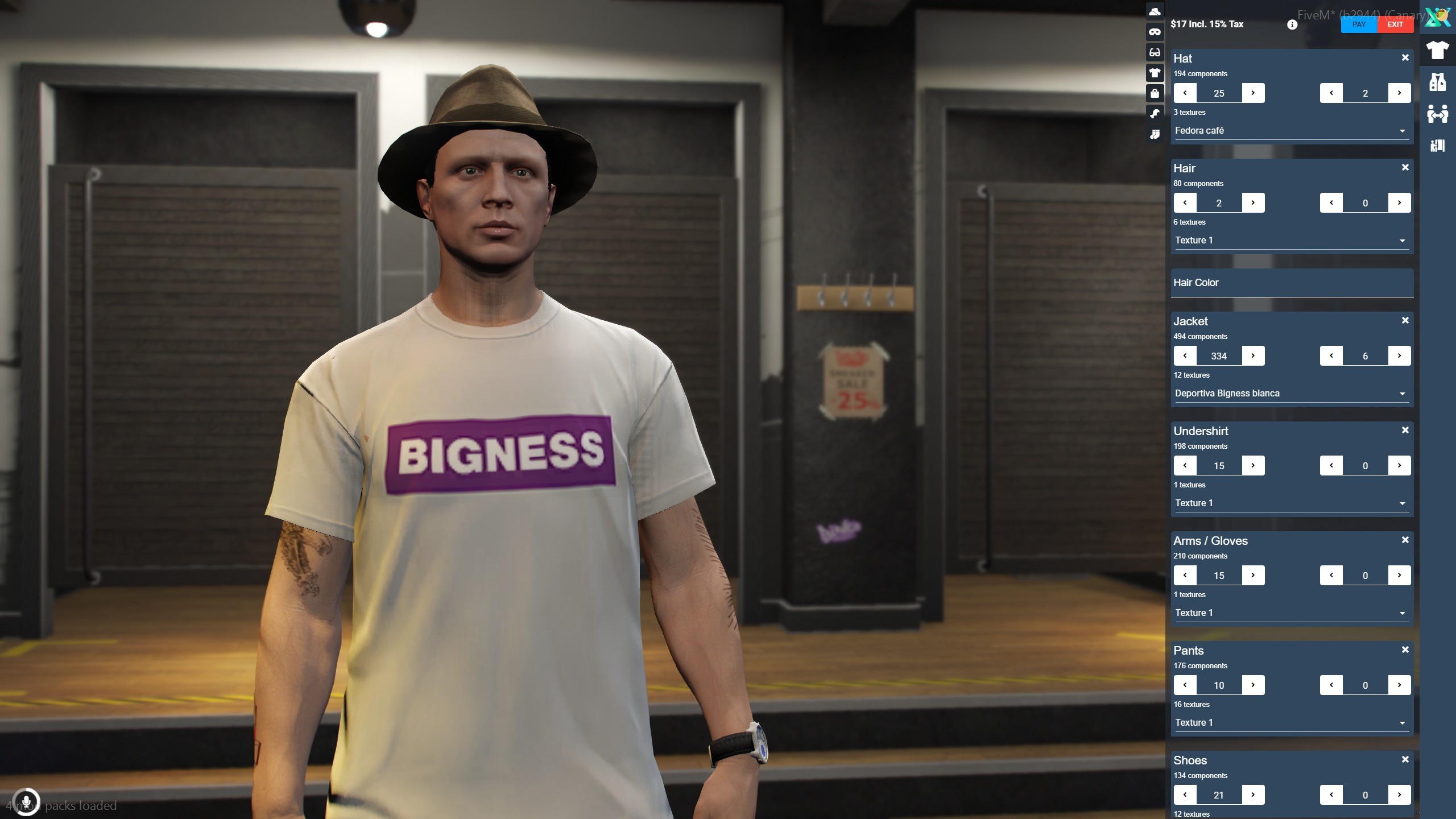Viewport: 1456px width, 819px height.
Task: Open the changing room door icon
Action: [1437, 146]
